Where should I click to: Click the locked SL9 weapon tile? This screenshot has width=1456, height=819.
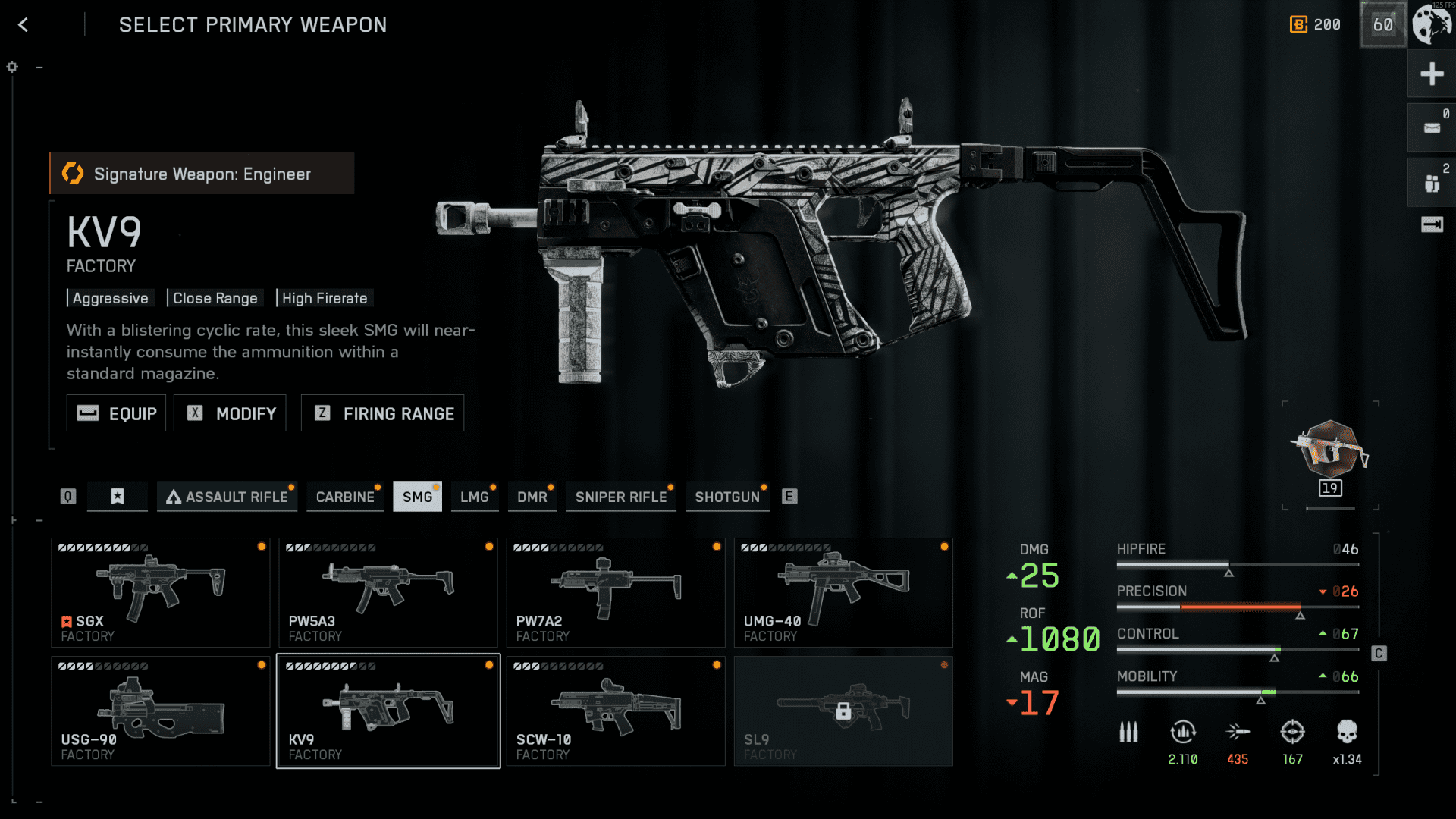[x=843, y=711]
